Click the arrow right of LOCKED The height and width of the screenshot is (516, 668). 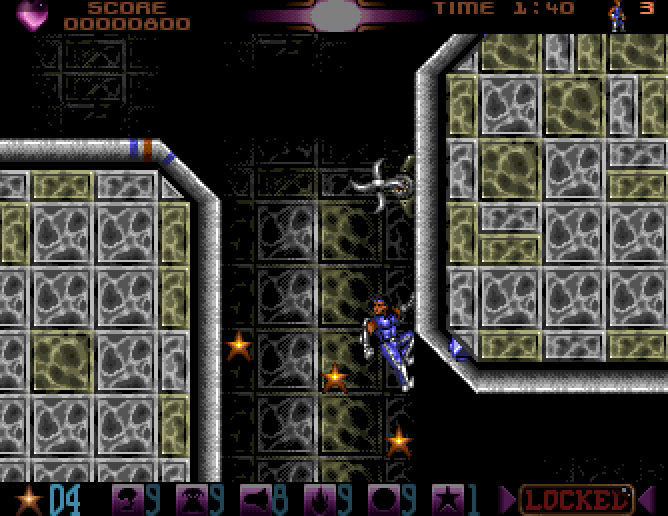pos(650,498)
